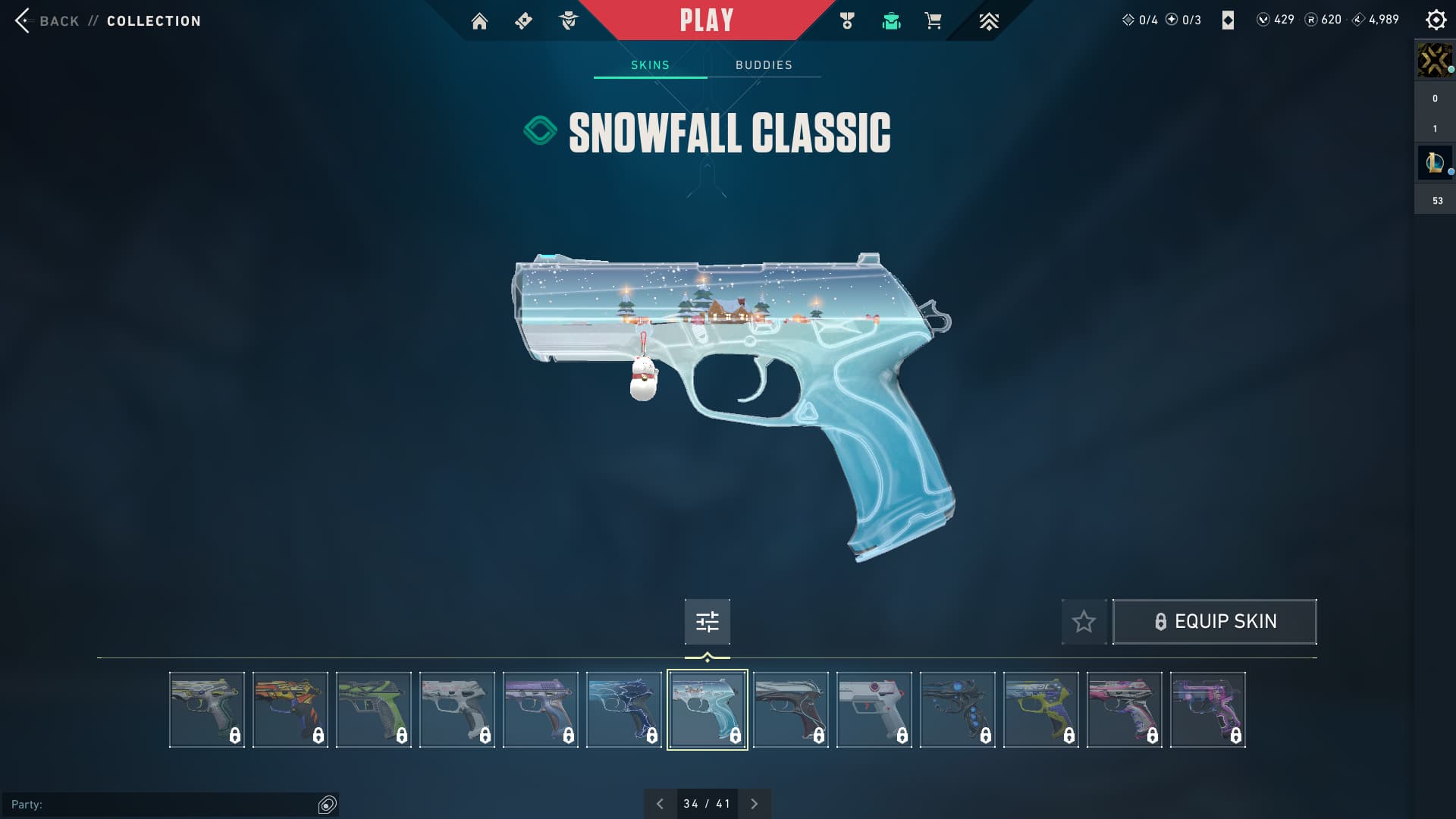Viewport: 1456px width, 819px height.
Task: Switch to the Buddies tab
Action: 764,65
